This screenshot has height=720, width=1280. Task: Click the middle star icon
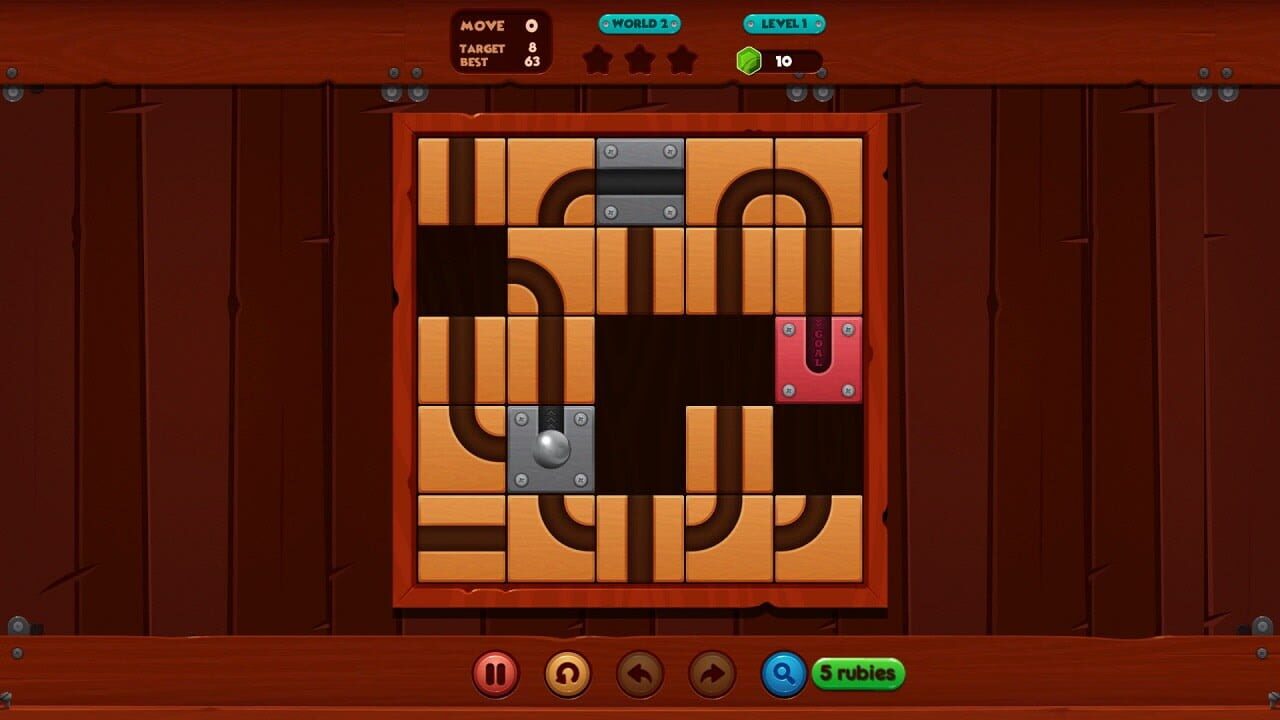tap(640, 60)
